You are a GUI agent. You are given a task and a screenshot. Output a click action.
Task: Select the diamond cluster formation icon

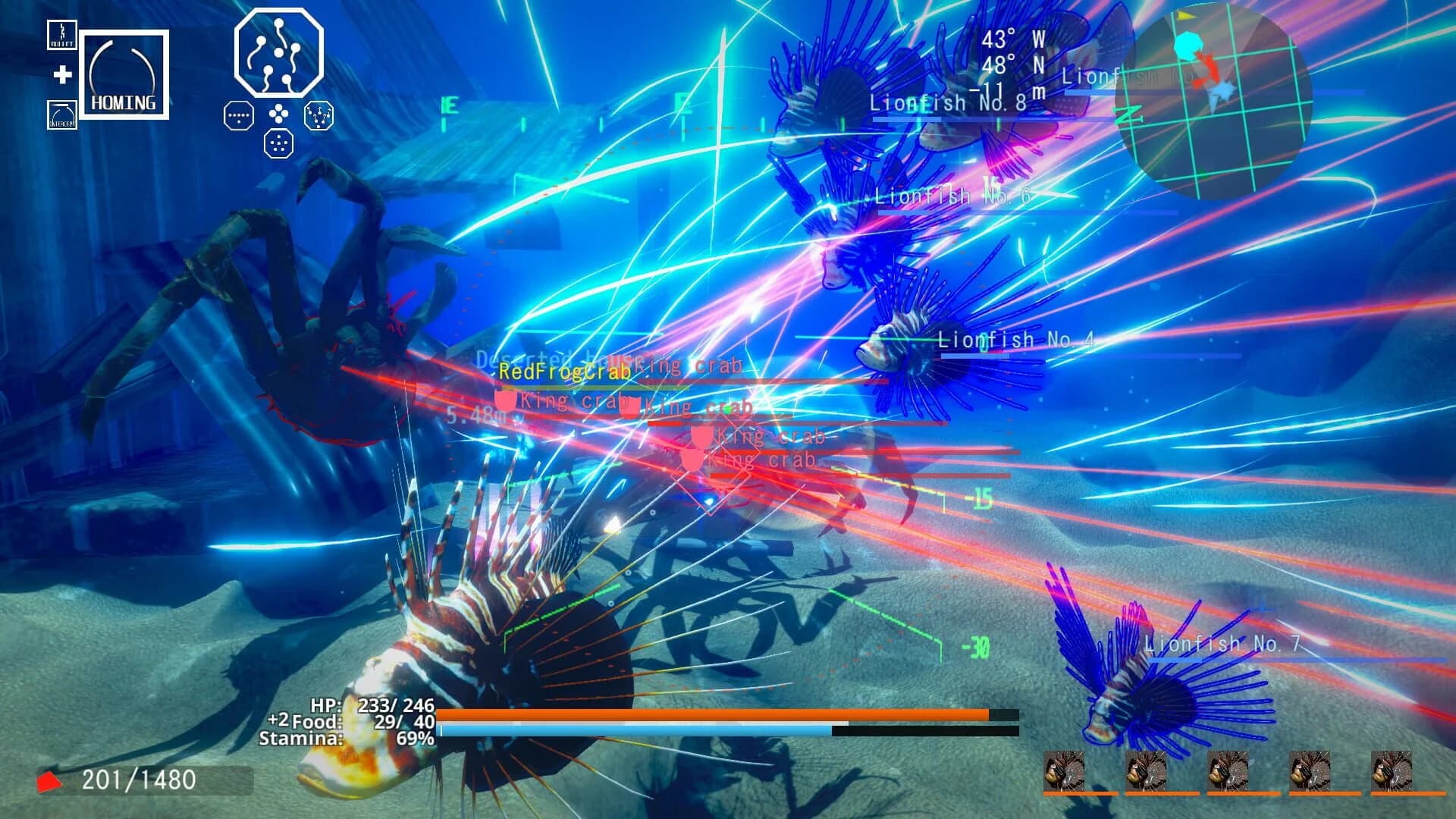tap(280, 115)
